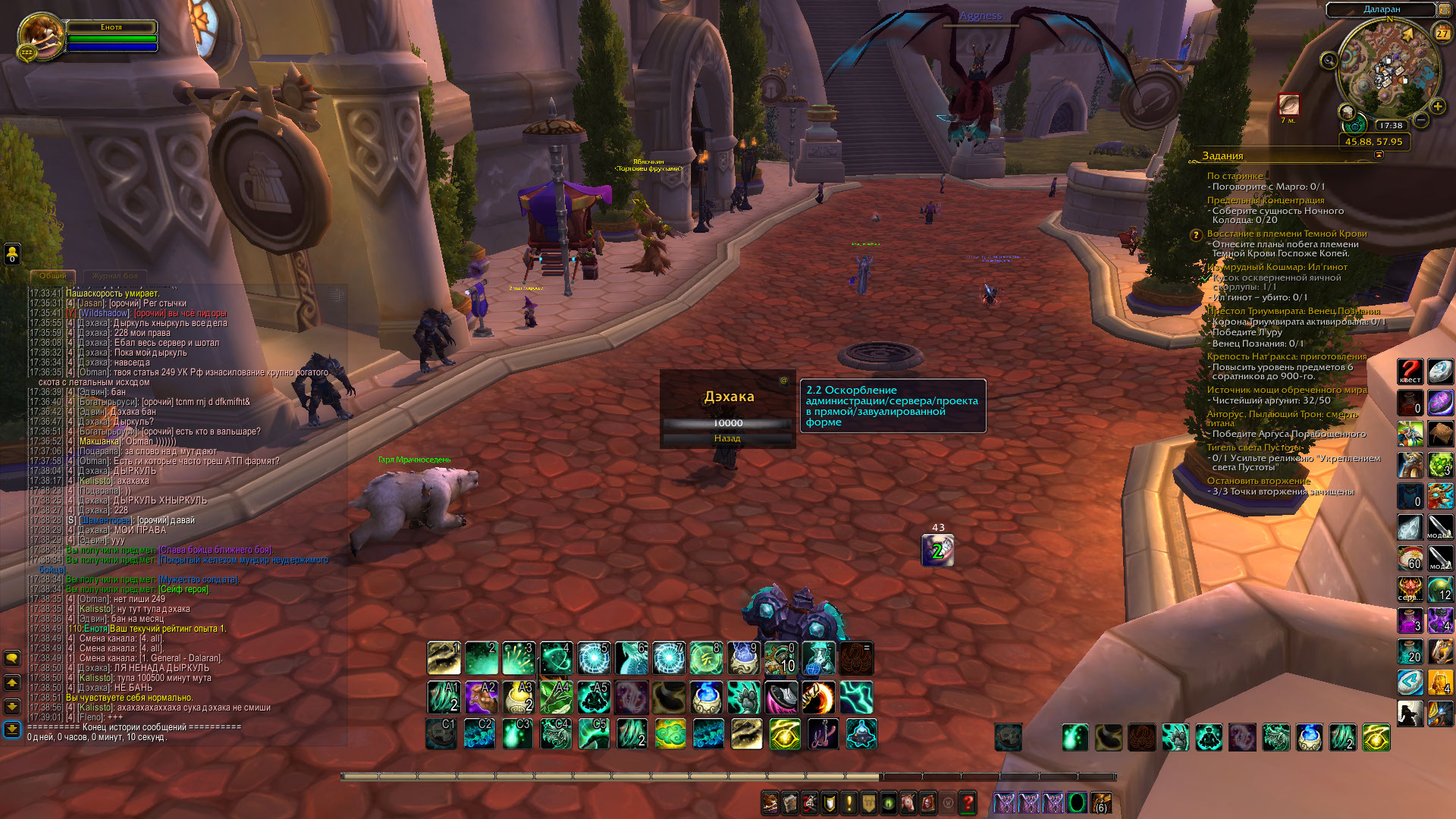Click the red квест question mark item button

pos(1410,372)
